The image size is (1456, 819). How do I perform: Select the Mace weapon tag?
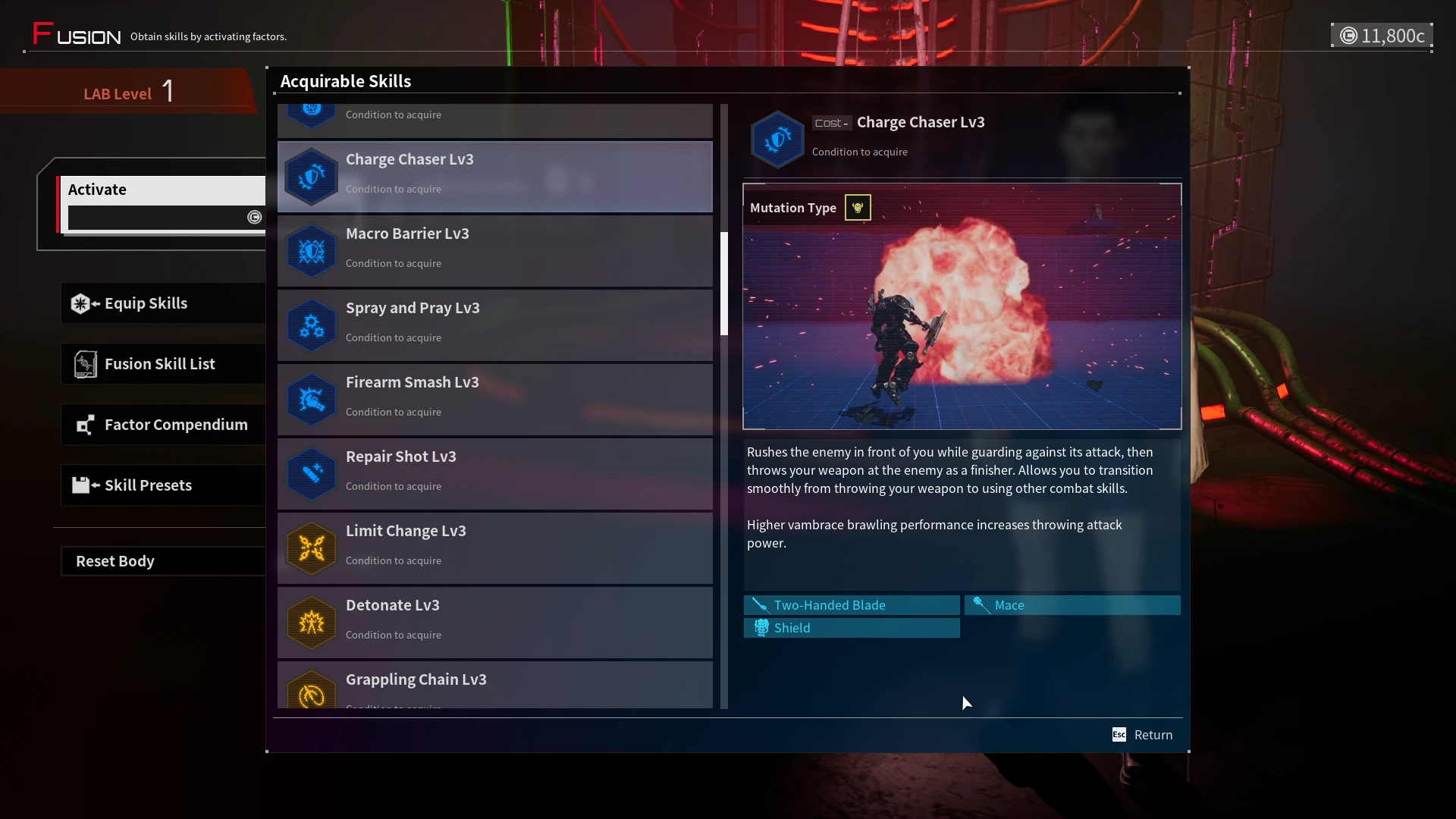pos(1072,605)
